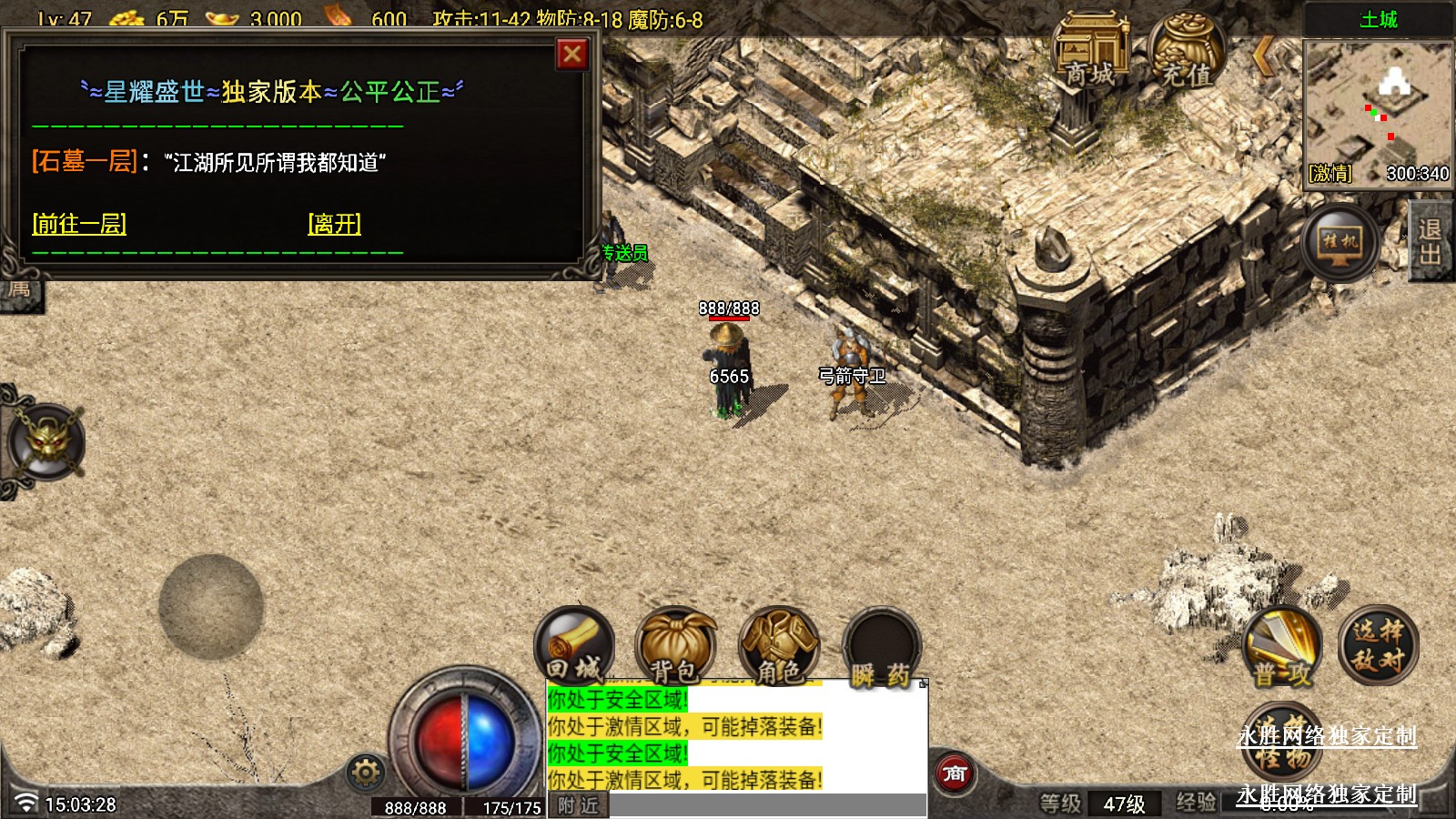Open the 商城 shop
Screen dimensions: 1456x819
click(x=1090, y=52)
